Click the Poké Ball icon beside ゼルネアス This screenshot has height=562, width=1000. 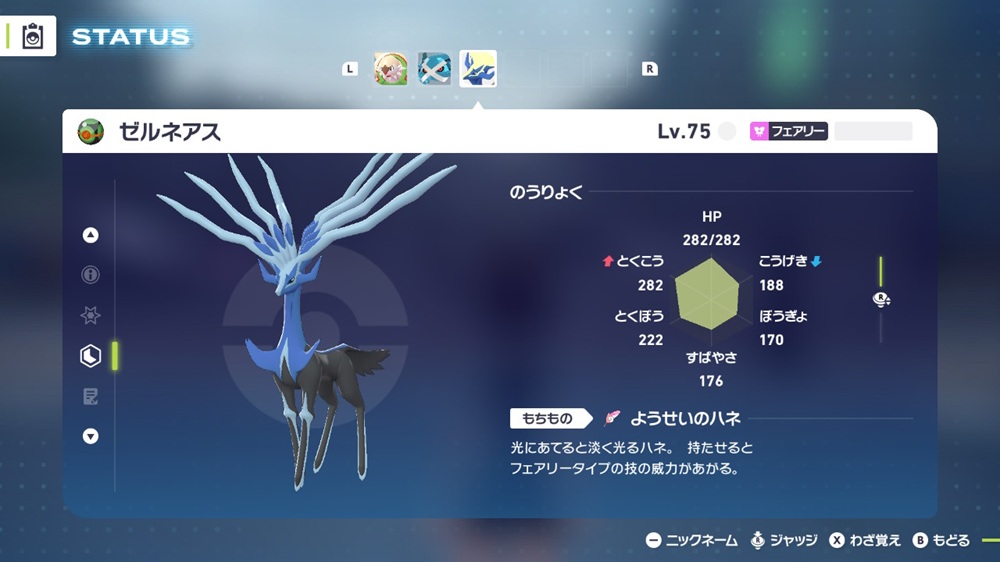(91, 131)
